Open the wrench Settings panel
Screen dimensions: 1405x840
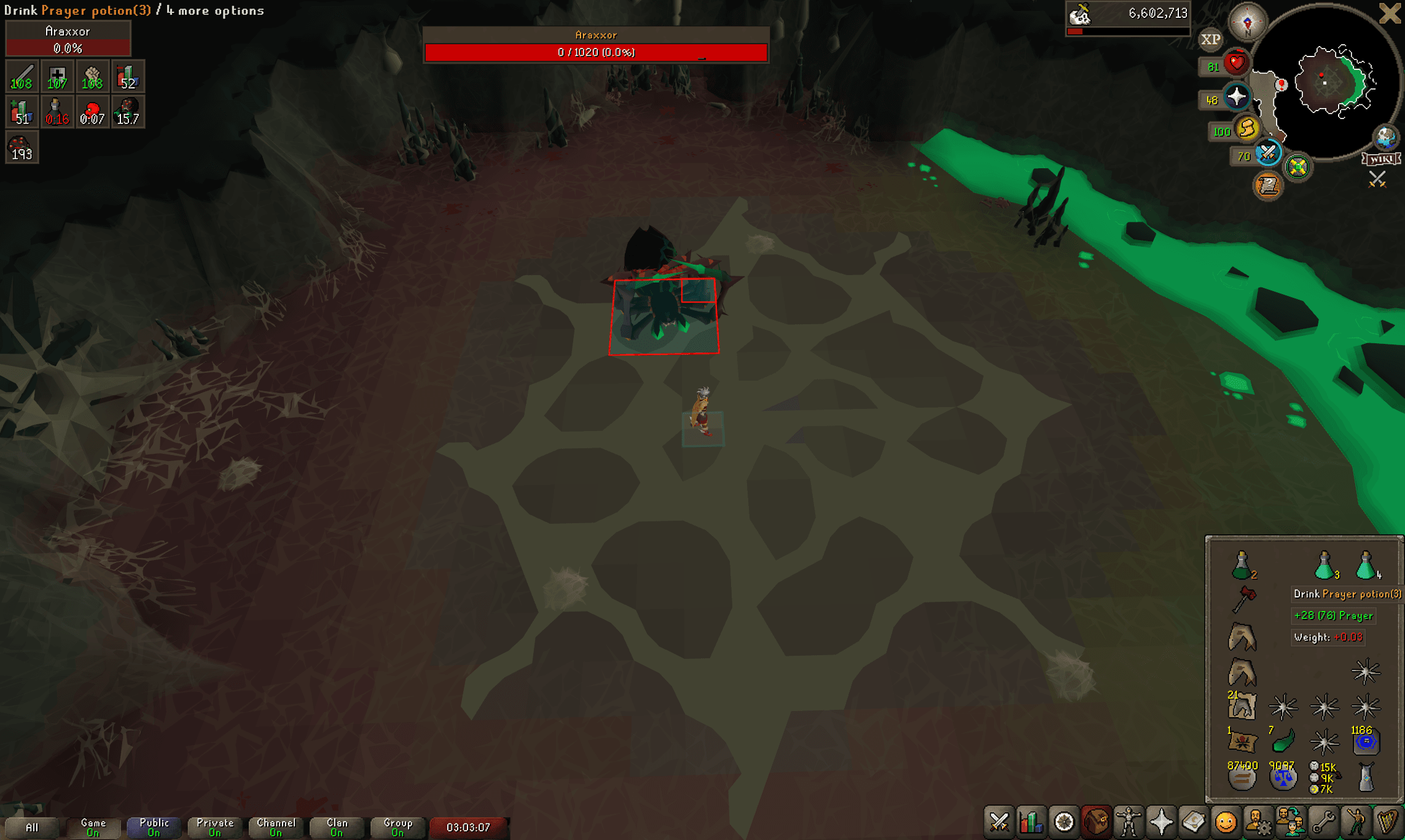pyautogui.click(x=1321, y=822)
